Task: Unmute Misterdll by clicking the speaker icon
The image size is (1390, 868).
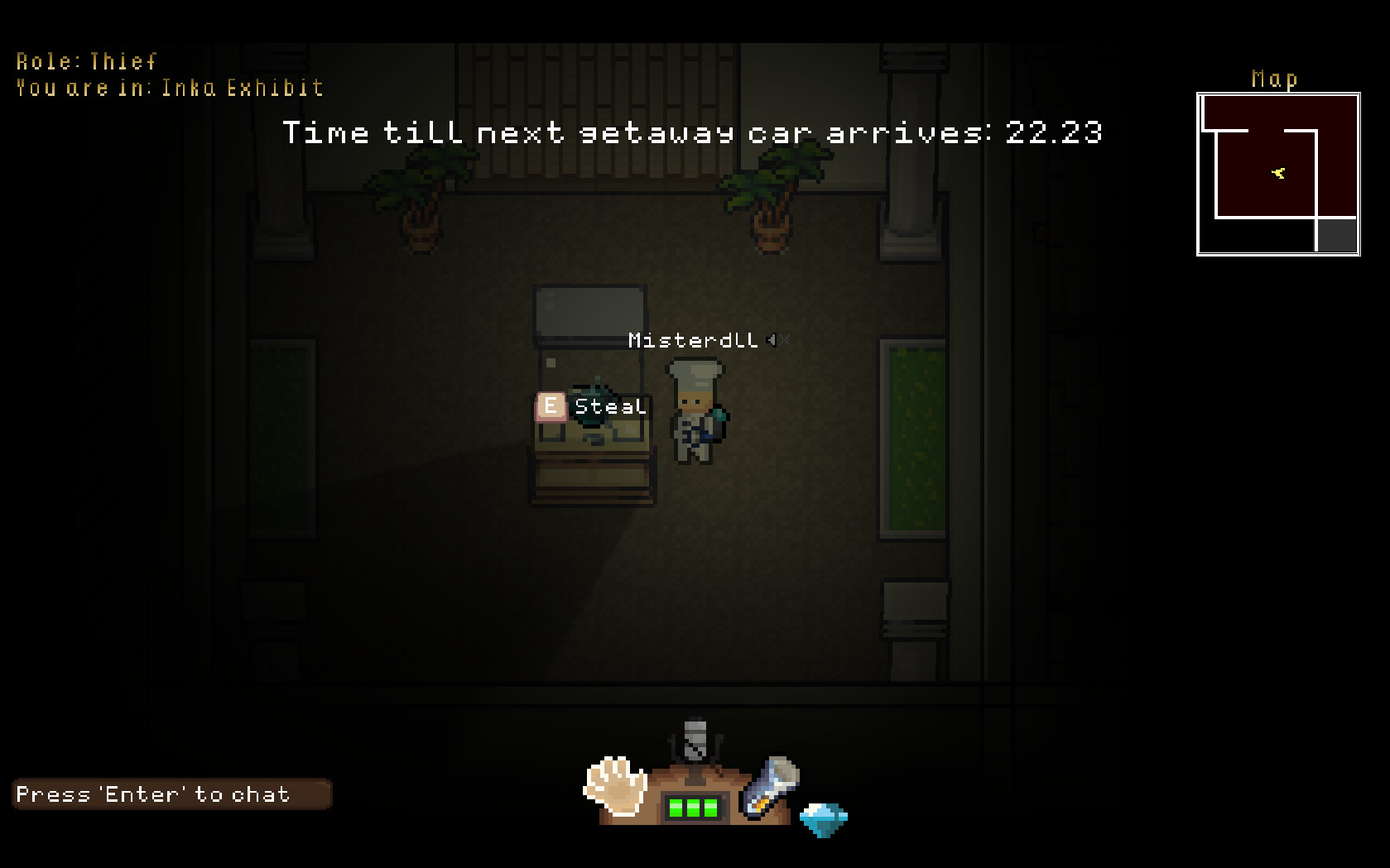Action: click(x=771, y=340)
